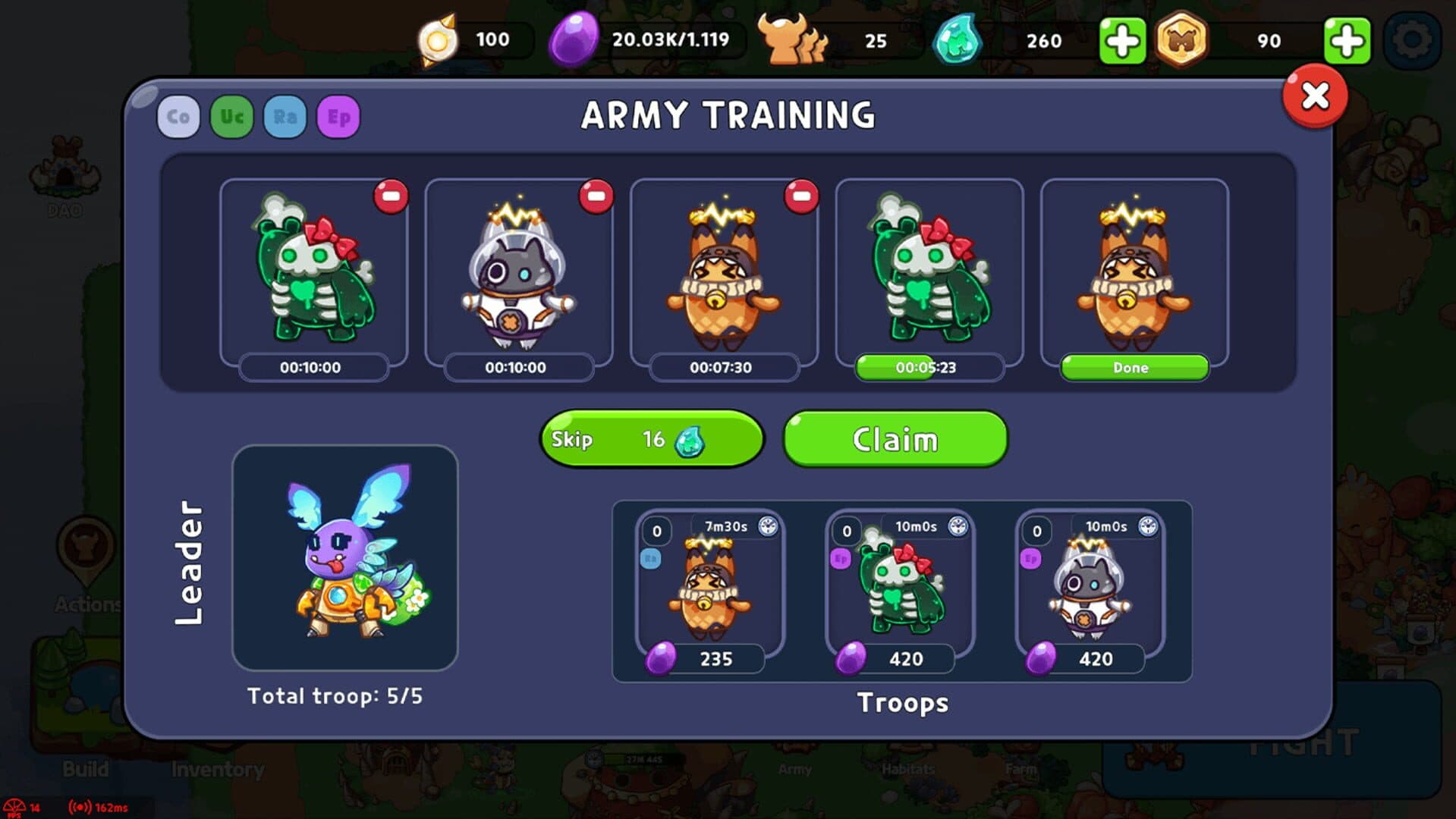Screen dimensions: 1456x819
Task: Filter troops by Common rarity
Action: coord(178,117)
